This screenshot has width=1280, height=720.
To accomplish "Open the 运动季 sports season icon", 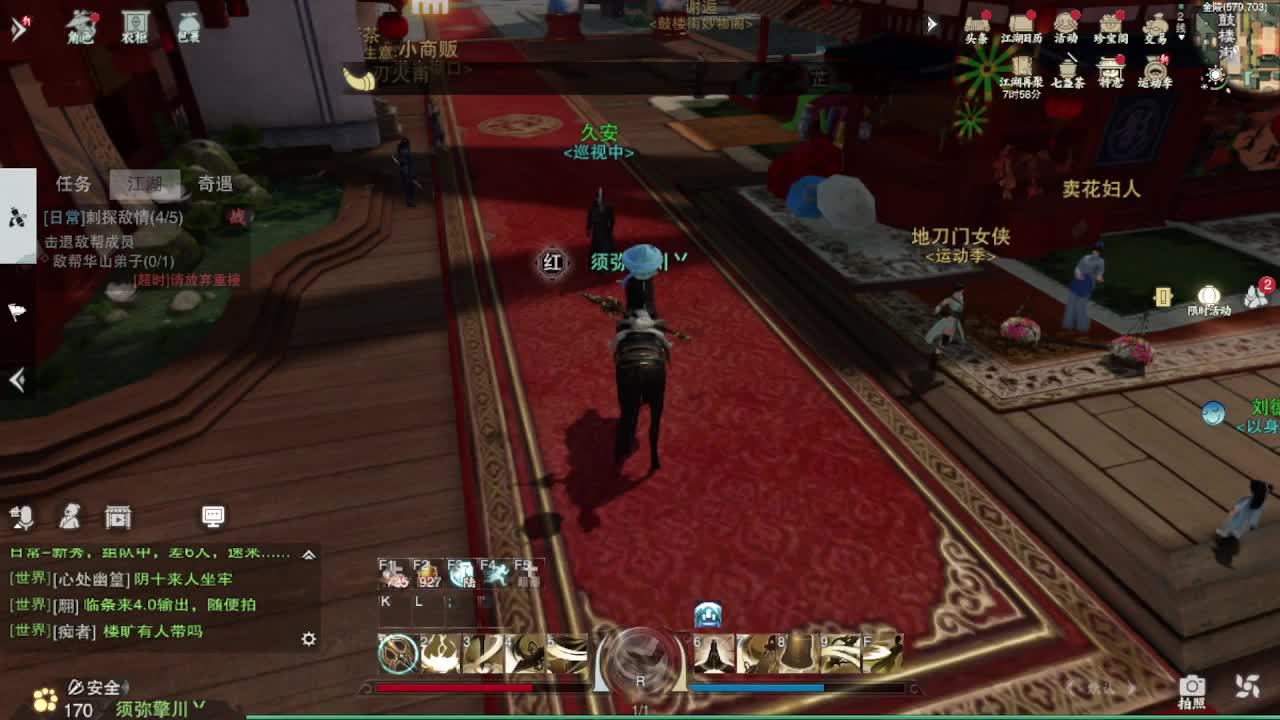I will click(x=1155, y=70).
